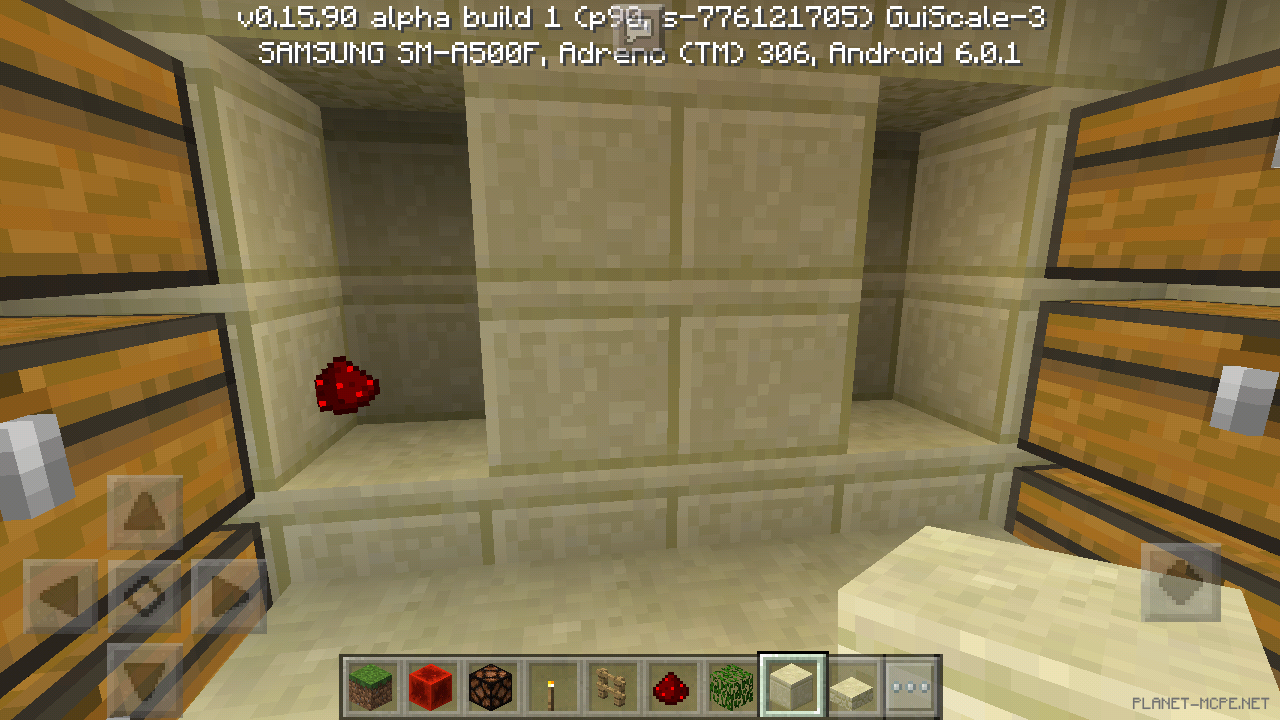Select the redstone block item
The image size is (1280, 720).
point(430,685)
